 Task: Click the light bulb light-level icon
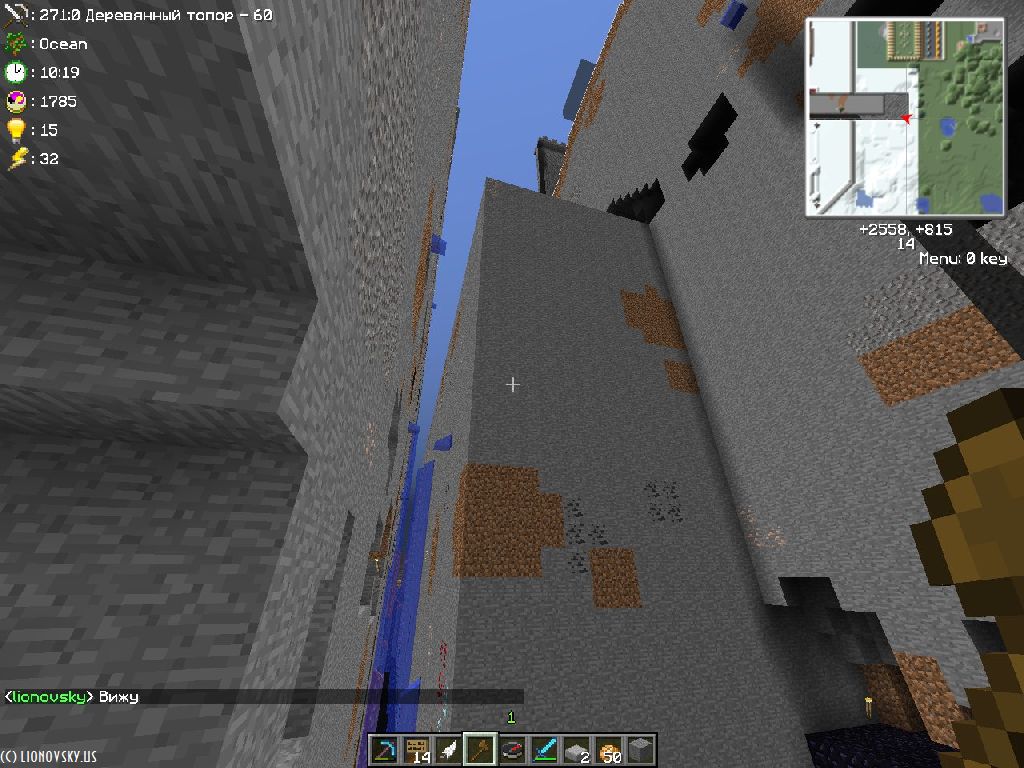pyautogui.click(x=15, y=130)
